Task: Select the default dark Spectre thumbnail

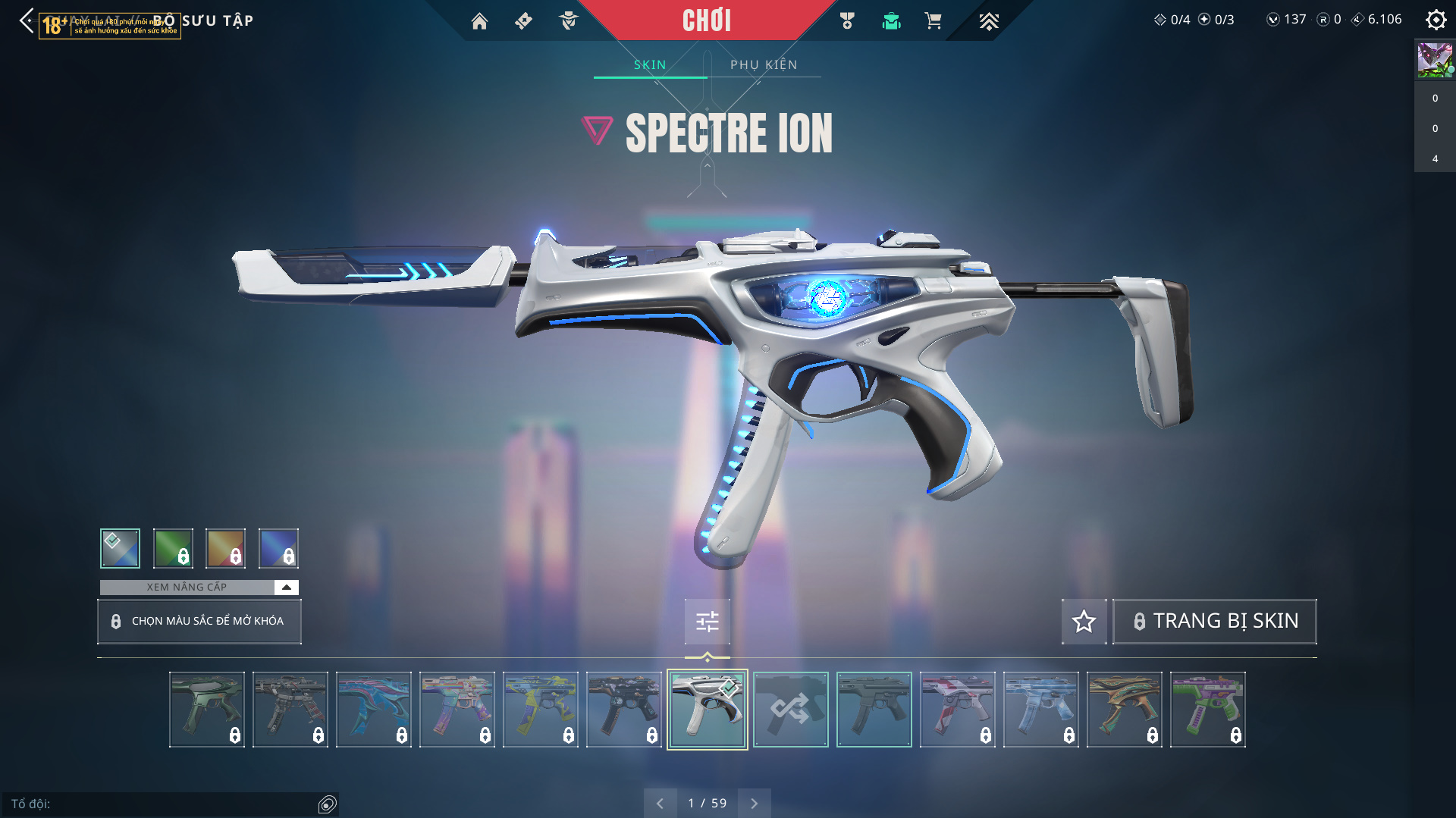Action: [x=874, y=710]
